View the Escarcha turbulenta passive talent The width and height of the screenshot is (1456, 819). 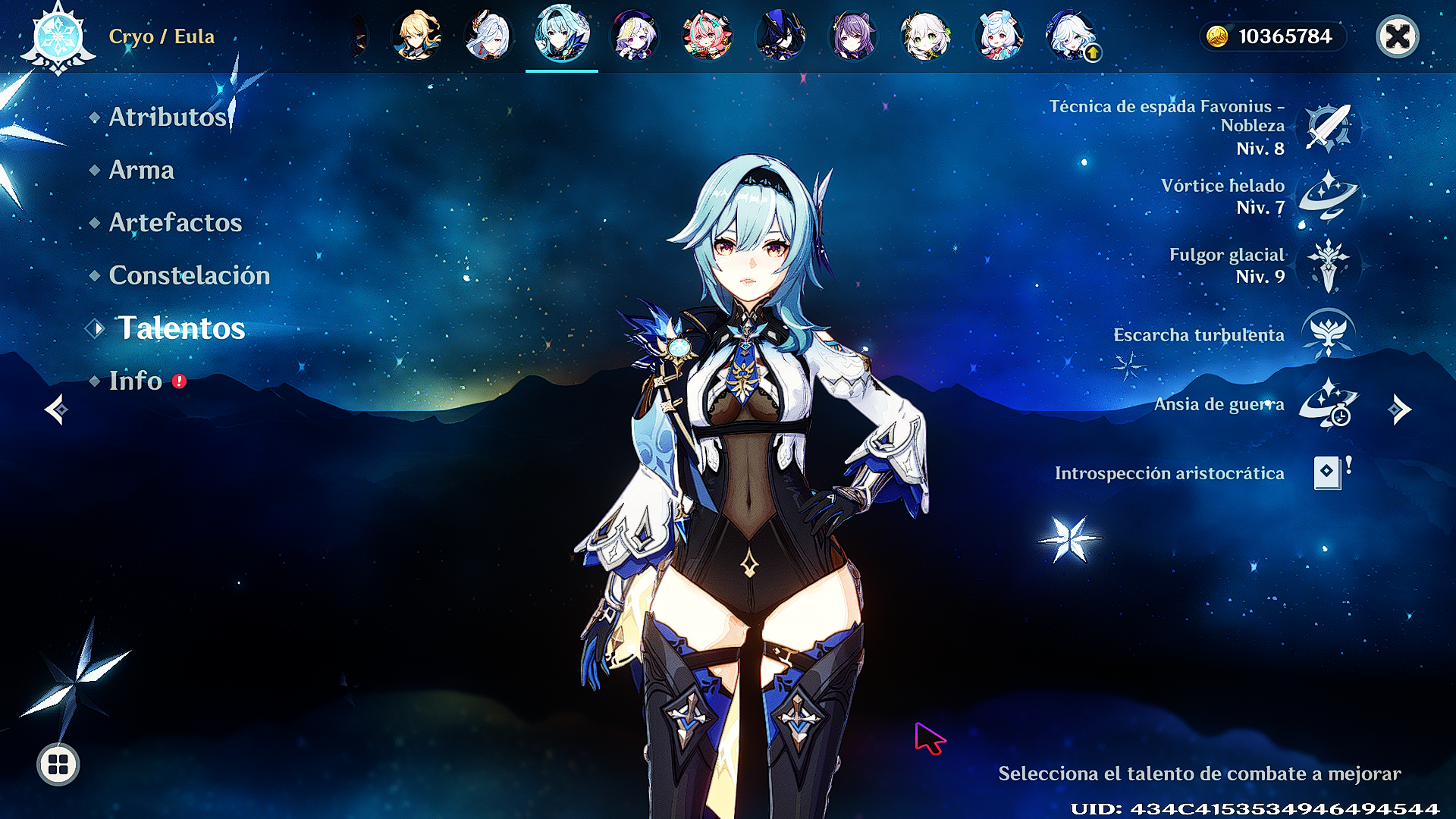(x=1329, y=334)
